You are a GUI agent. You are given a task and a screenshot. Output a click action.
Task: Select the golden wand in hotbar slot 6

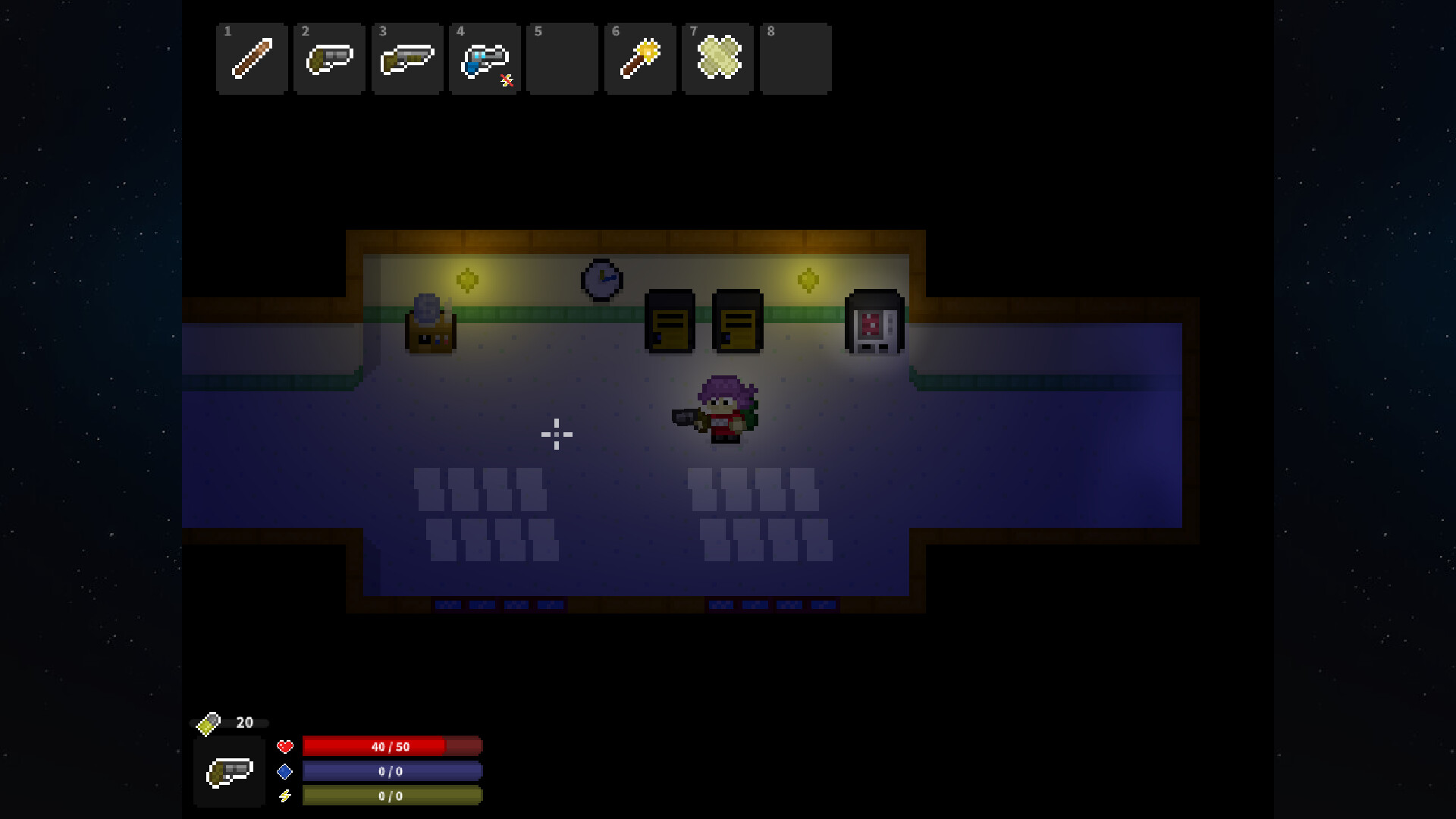639,58
